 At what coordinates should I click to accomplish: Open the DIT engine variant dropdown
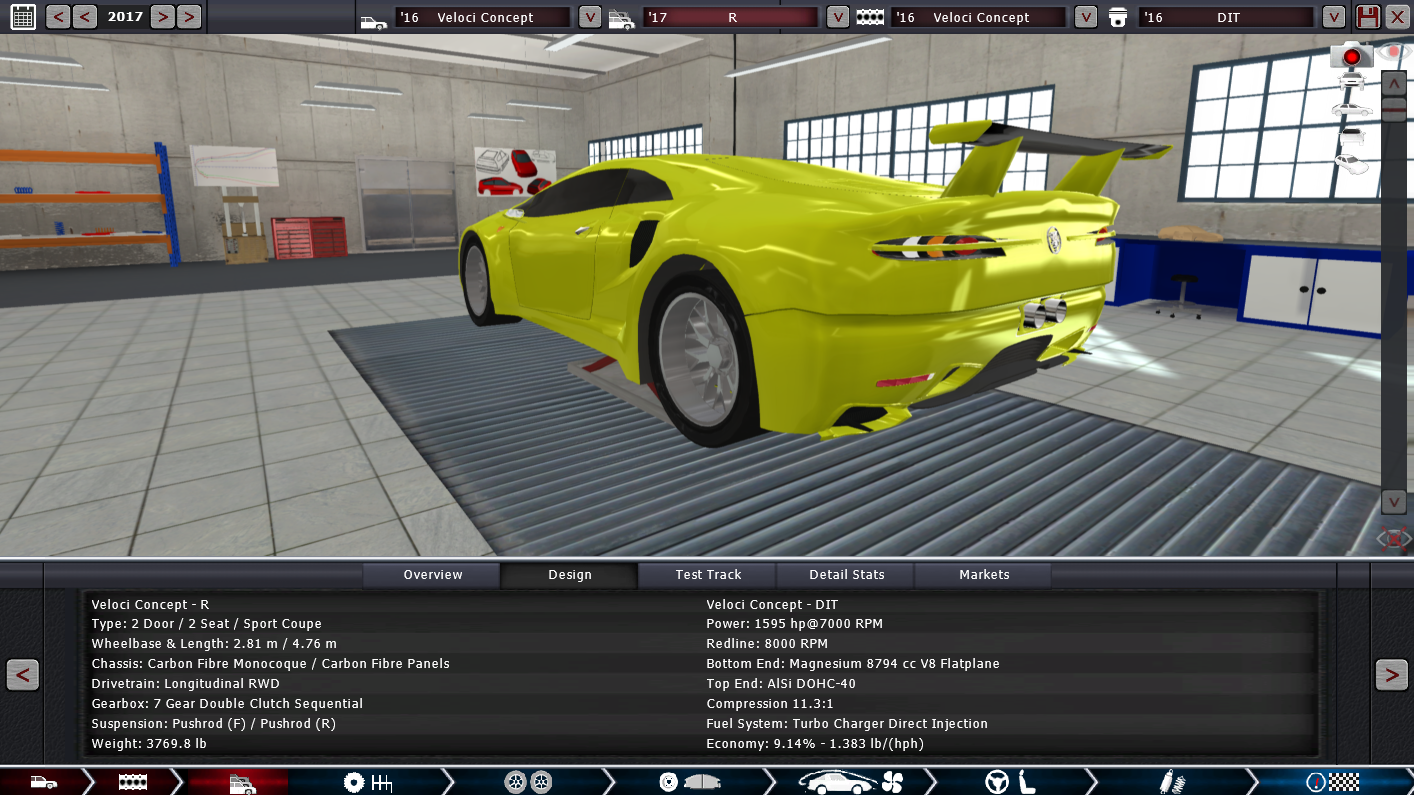pos(1333,17)
